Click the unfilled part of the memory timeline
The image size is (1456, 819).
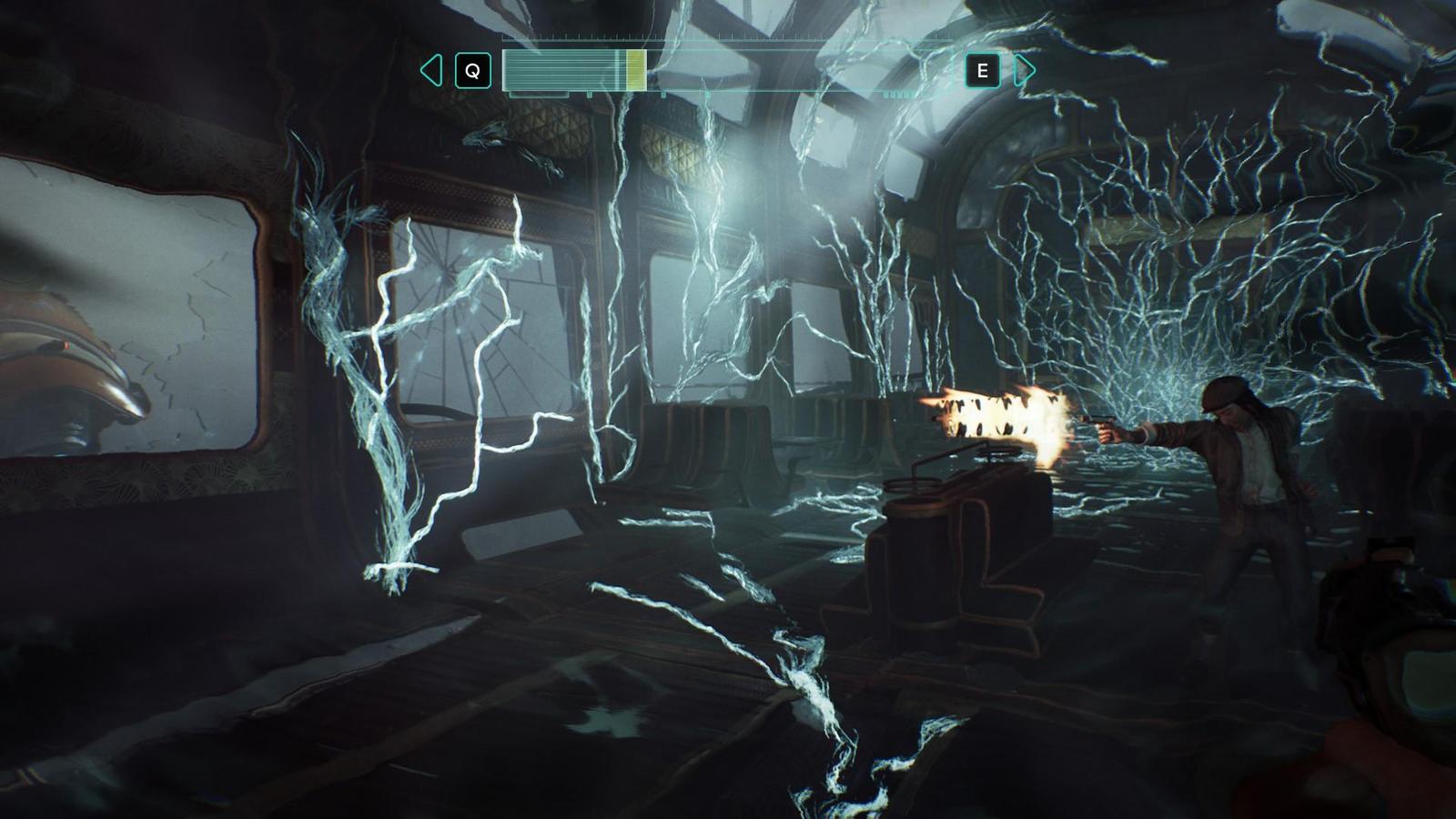801,70
